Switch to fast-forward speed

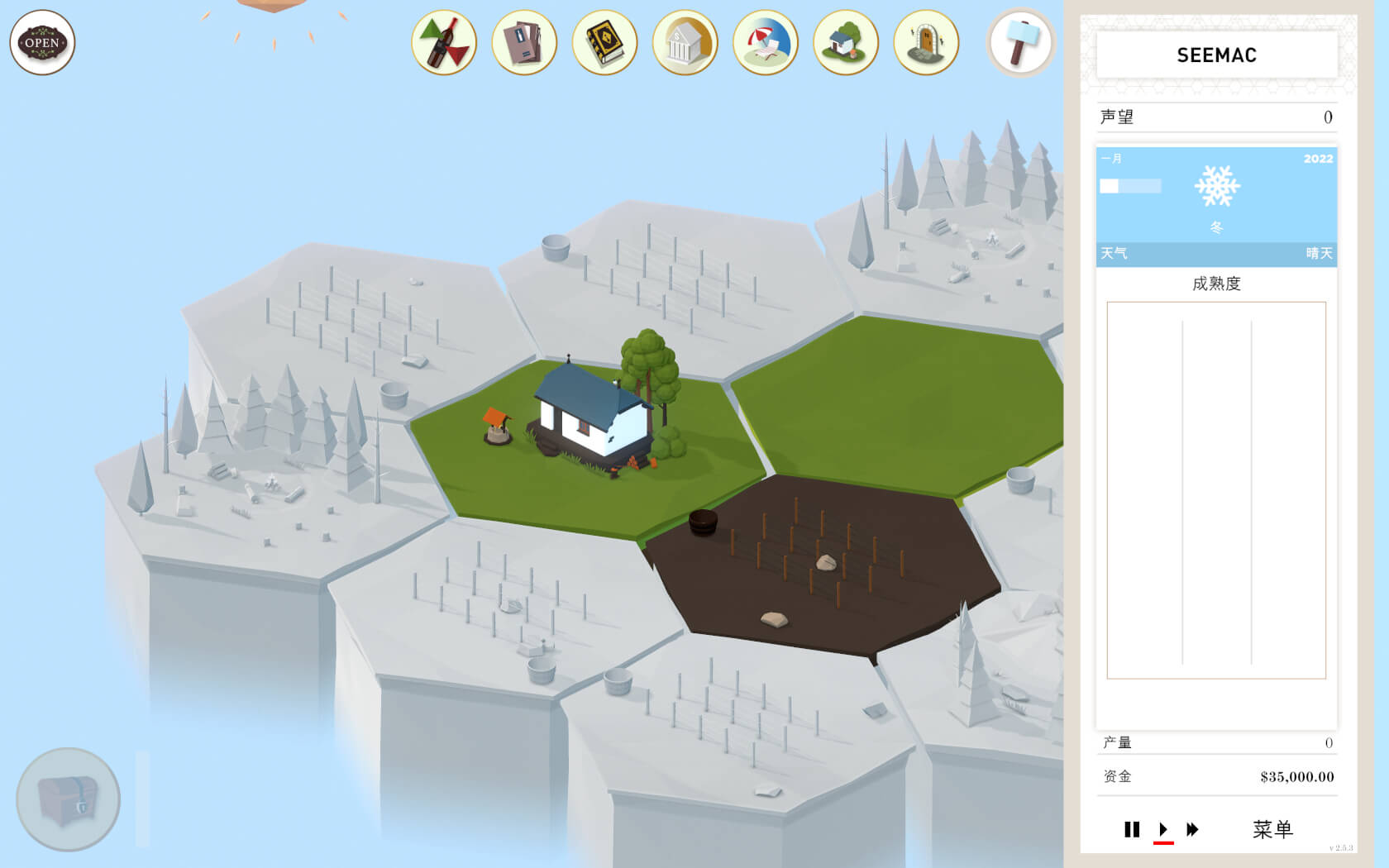coord(1192,829)
